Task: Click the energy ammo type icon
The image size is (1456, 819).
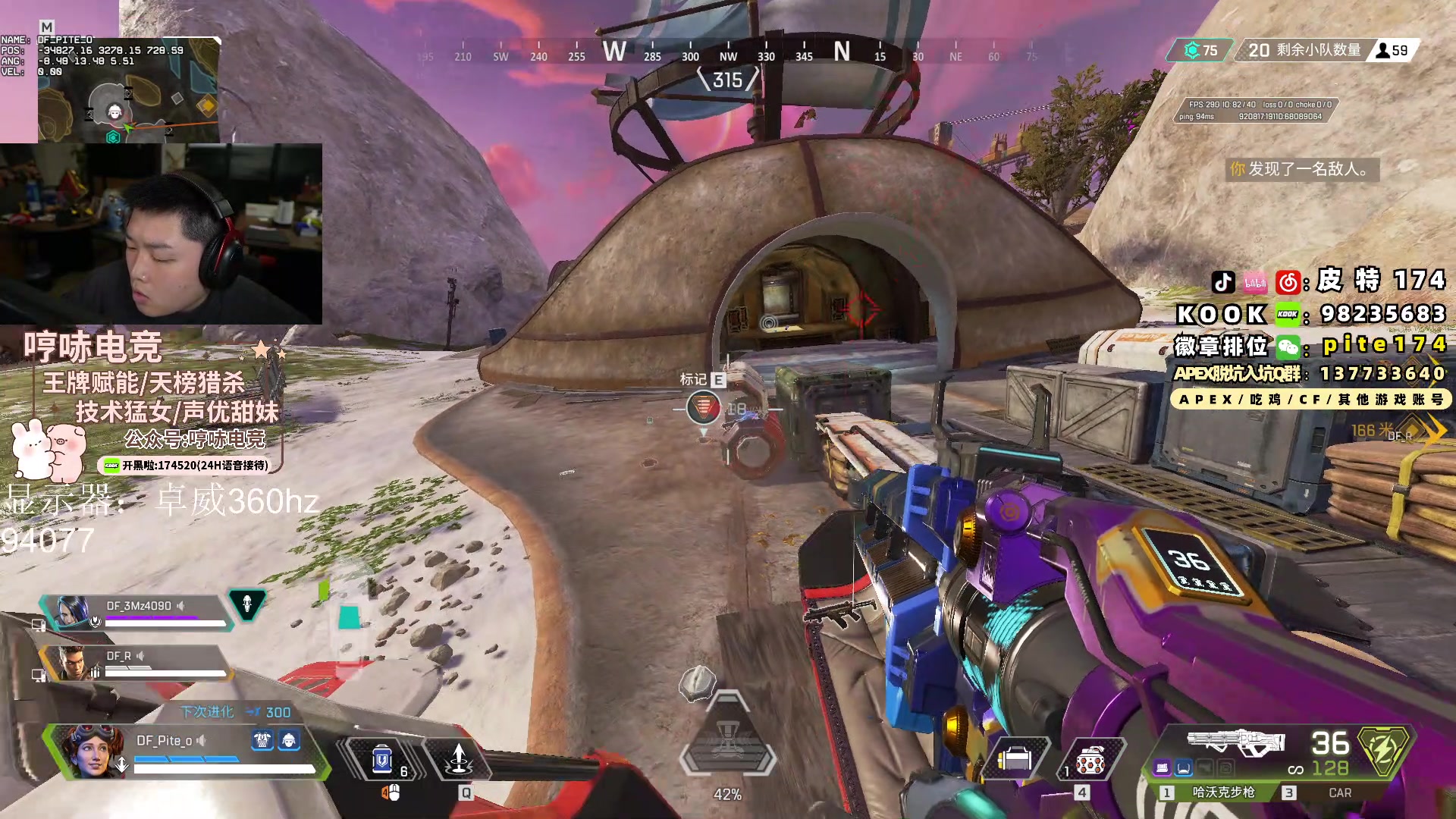Action: coord(1384,752)
